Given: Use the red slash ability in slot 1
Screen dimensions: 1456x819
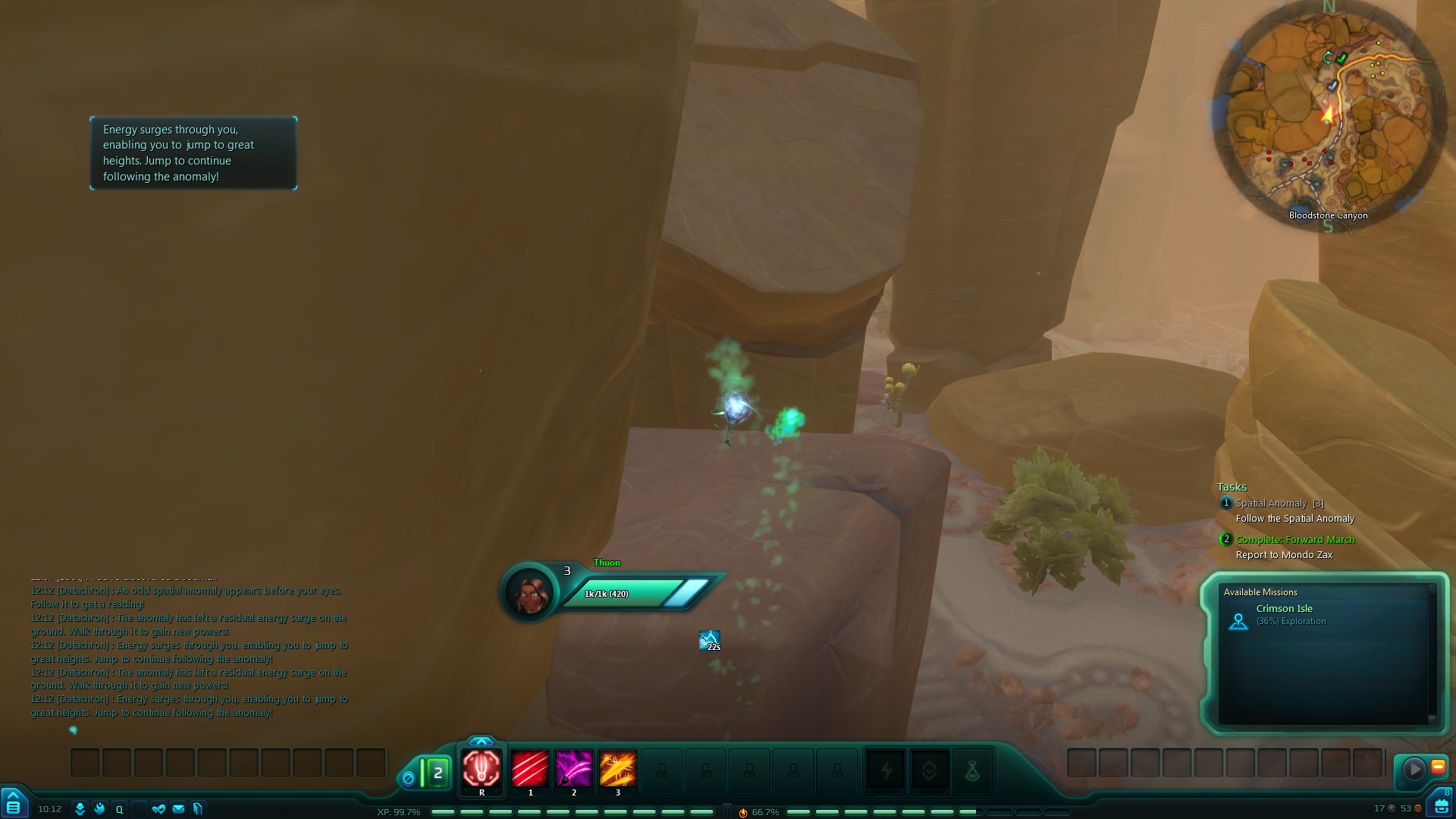Looking at the screenshot, I should (530, 770).
